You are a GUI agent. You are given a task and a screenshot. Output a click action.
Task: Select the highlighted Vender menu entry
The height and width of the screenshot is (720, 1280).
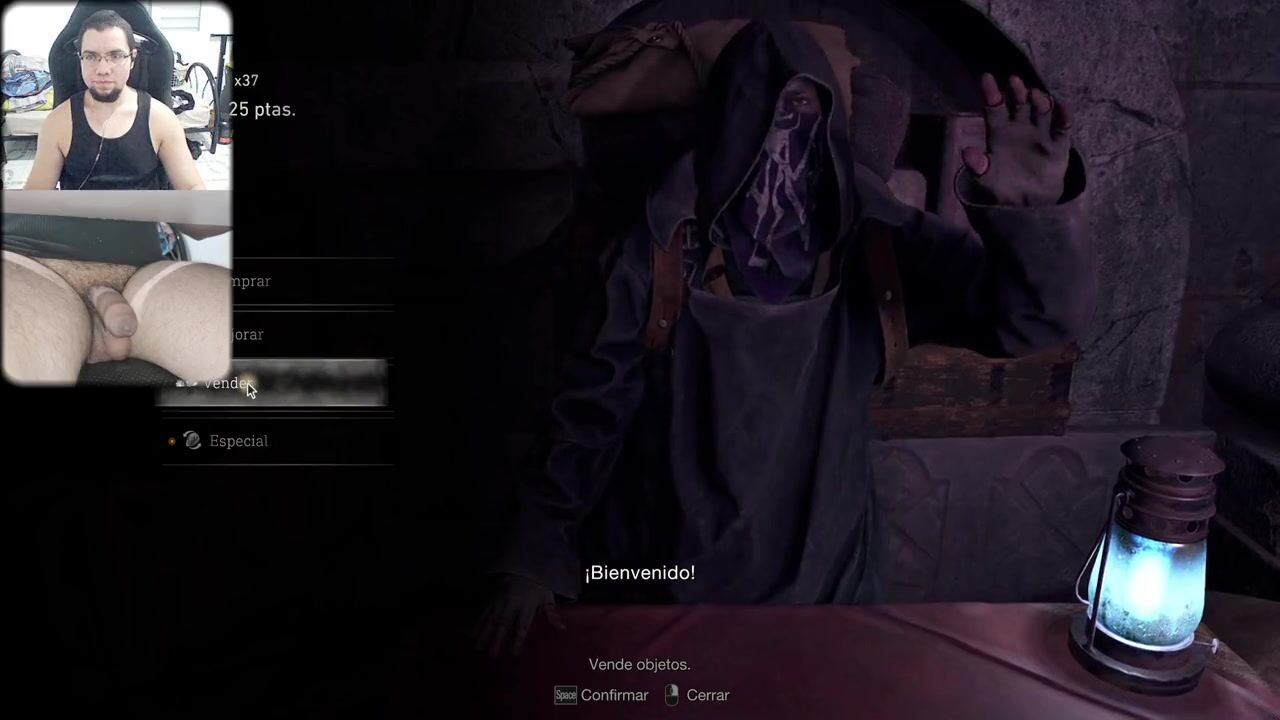click(x=300, y=383)
